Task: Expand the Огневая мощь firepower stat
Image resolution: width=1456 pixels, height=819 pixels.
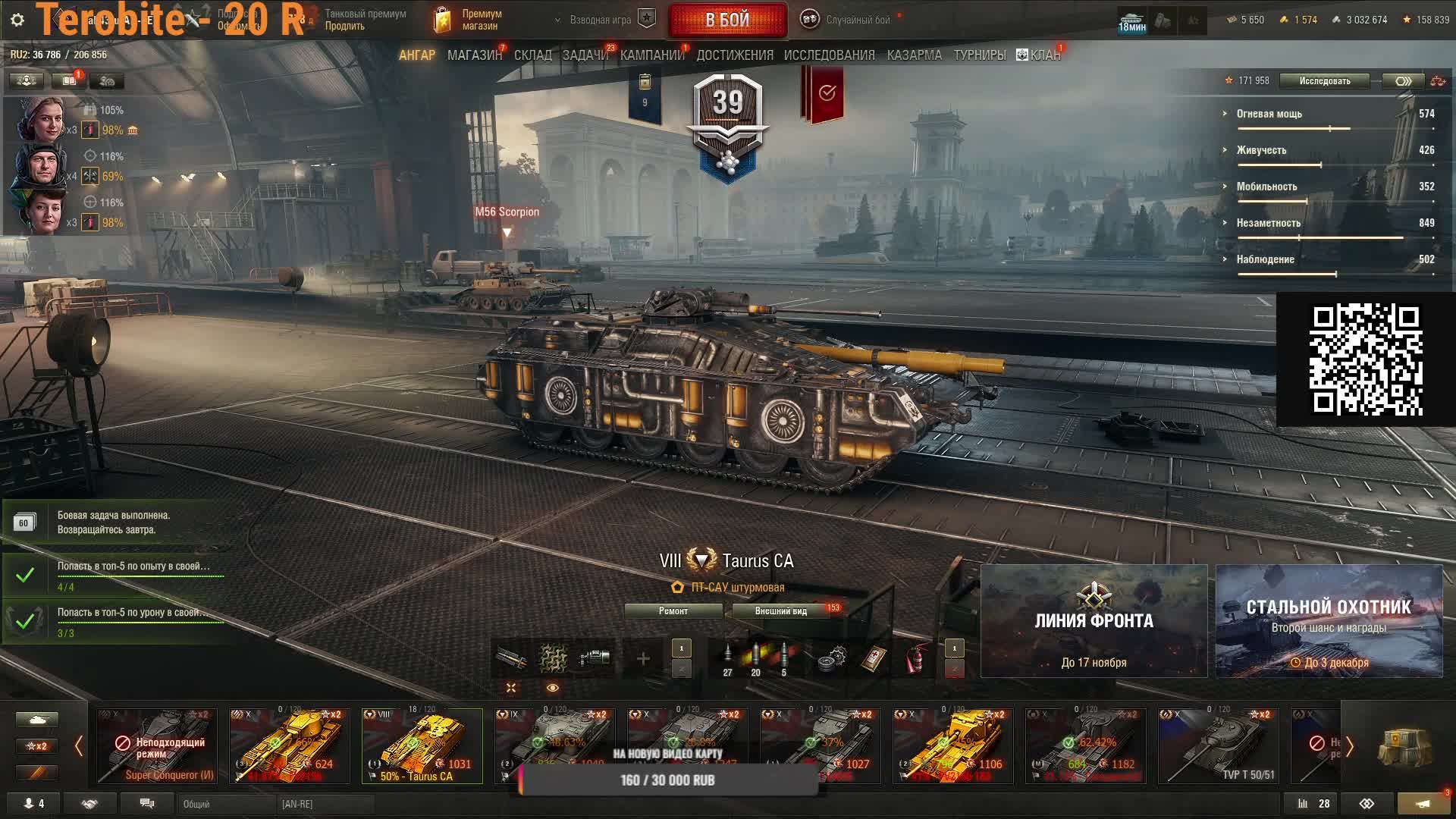Action: (1269, 114)
